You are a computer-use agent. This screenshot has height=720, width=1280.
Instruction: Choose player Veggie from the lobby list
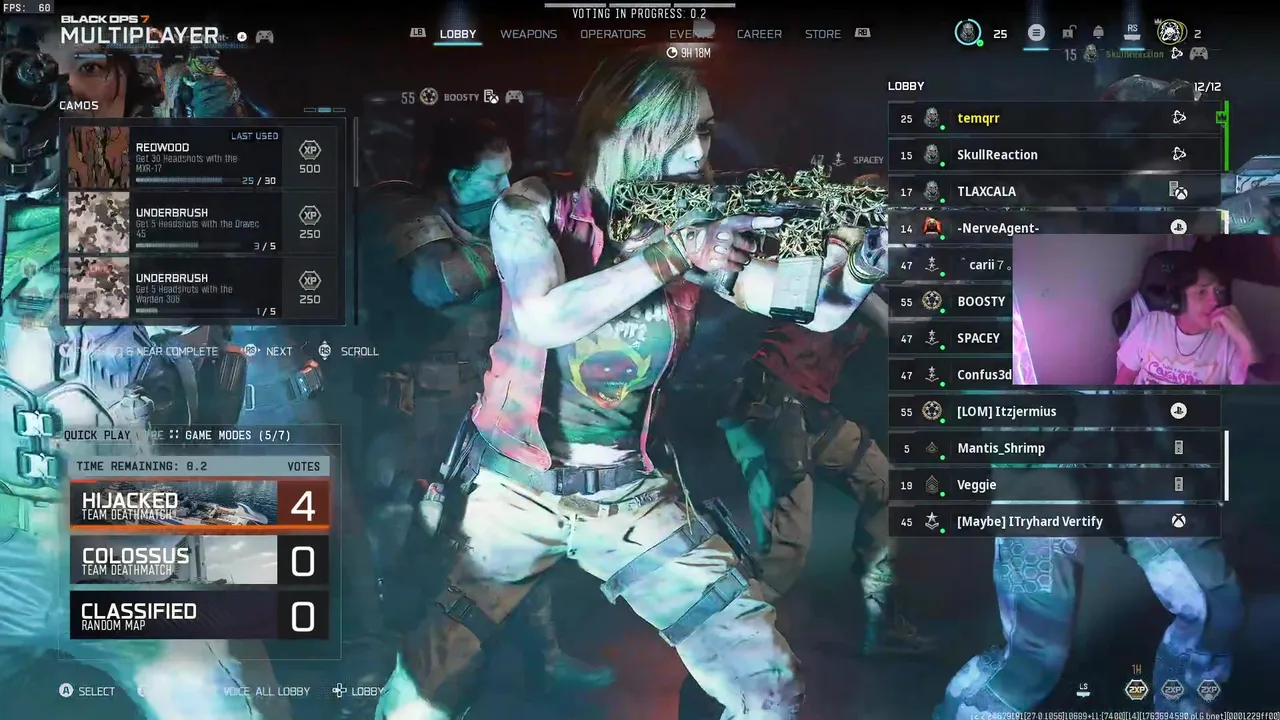click(x=1054, y=485)
